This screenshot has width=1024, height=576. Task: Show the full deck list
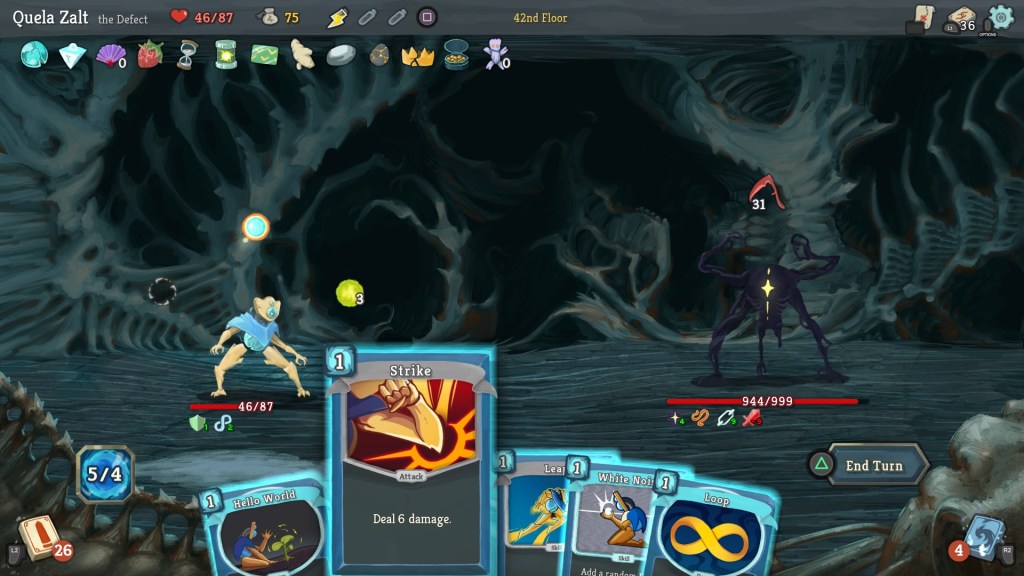[962, 19]
